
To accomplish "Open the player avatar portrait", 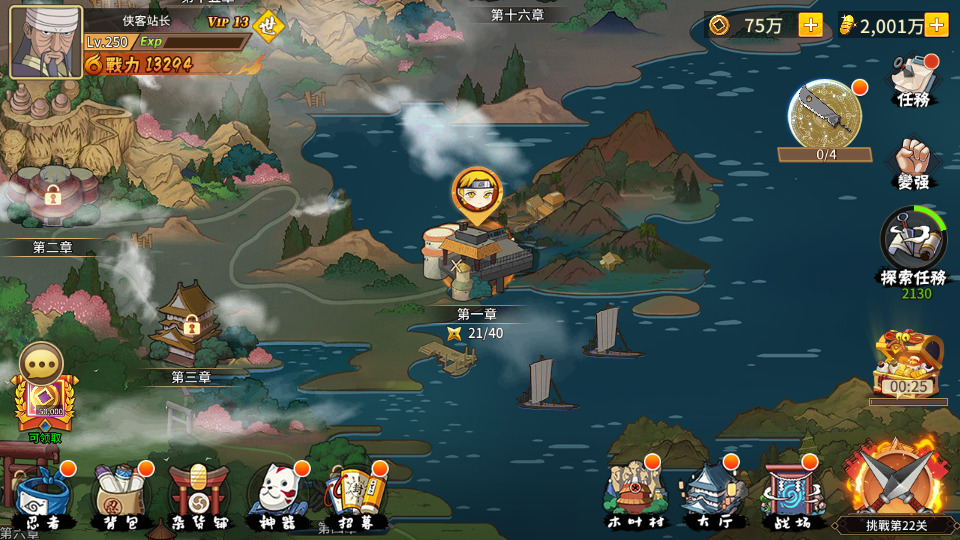I will click(46, 42).
